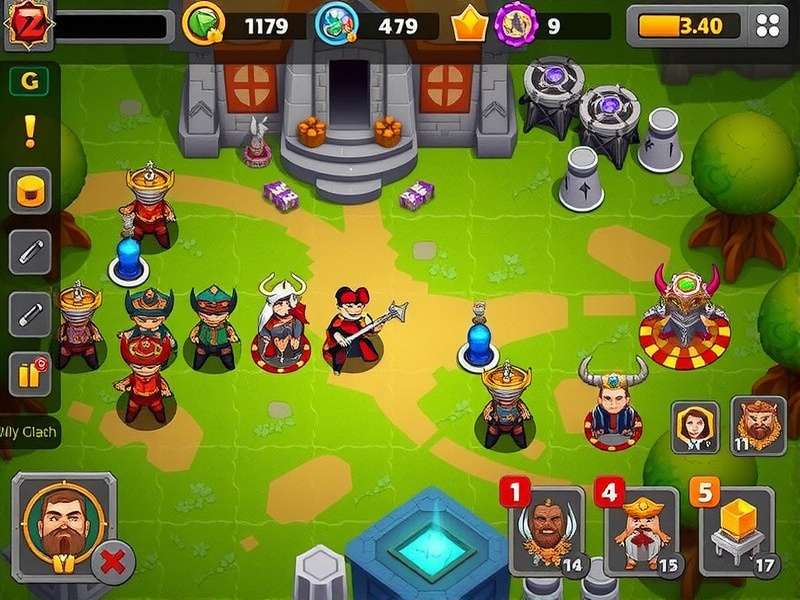Click the blue potion resource icon
The image size is (800, 600).
(x=333, y=25)
